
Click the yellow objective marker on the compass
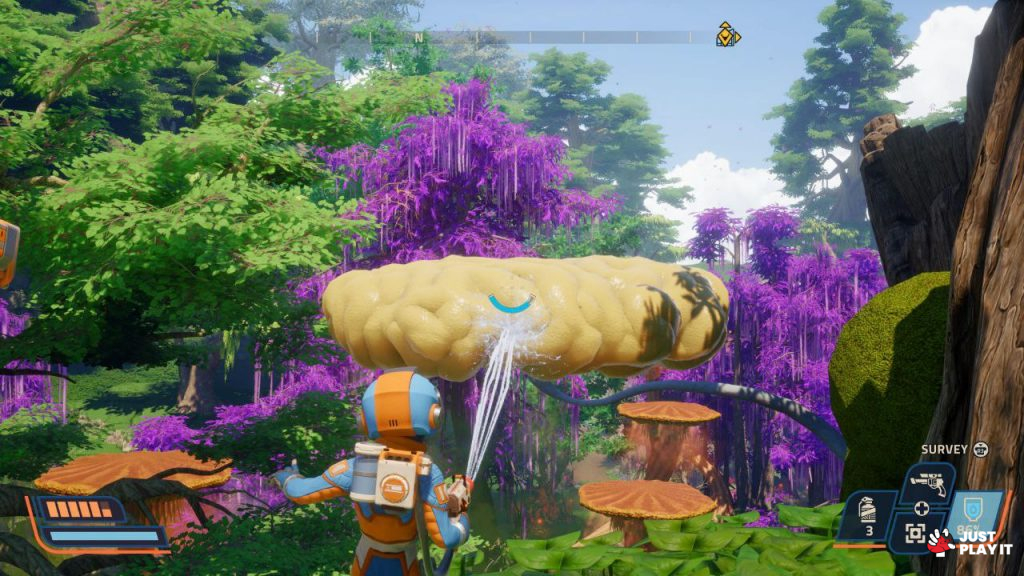pos(728,36)
